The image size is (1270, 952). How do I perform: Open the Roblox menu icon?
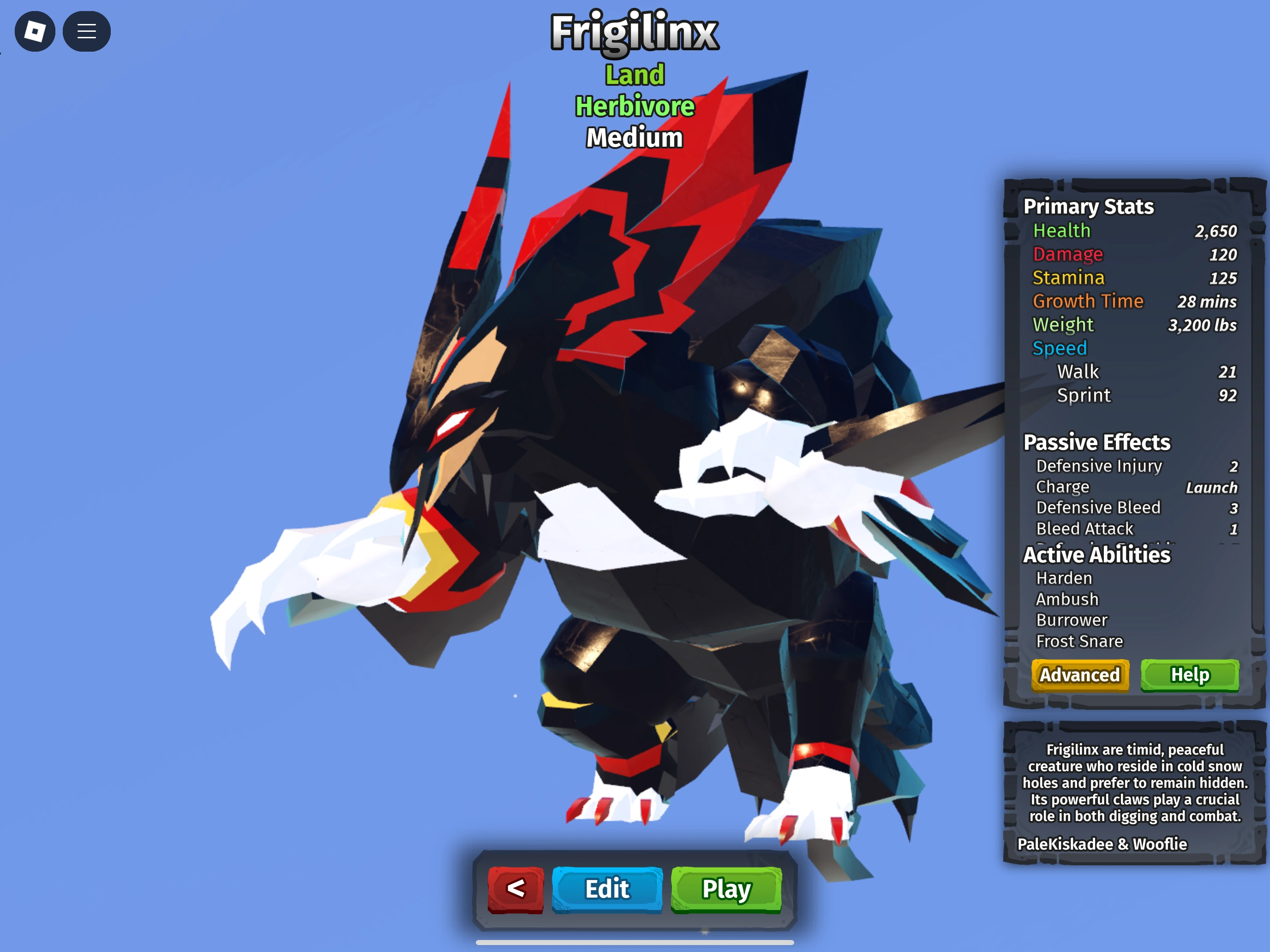tap(36, 31)
